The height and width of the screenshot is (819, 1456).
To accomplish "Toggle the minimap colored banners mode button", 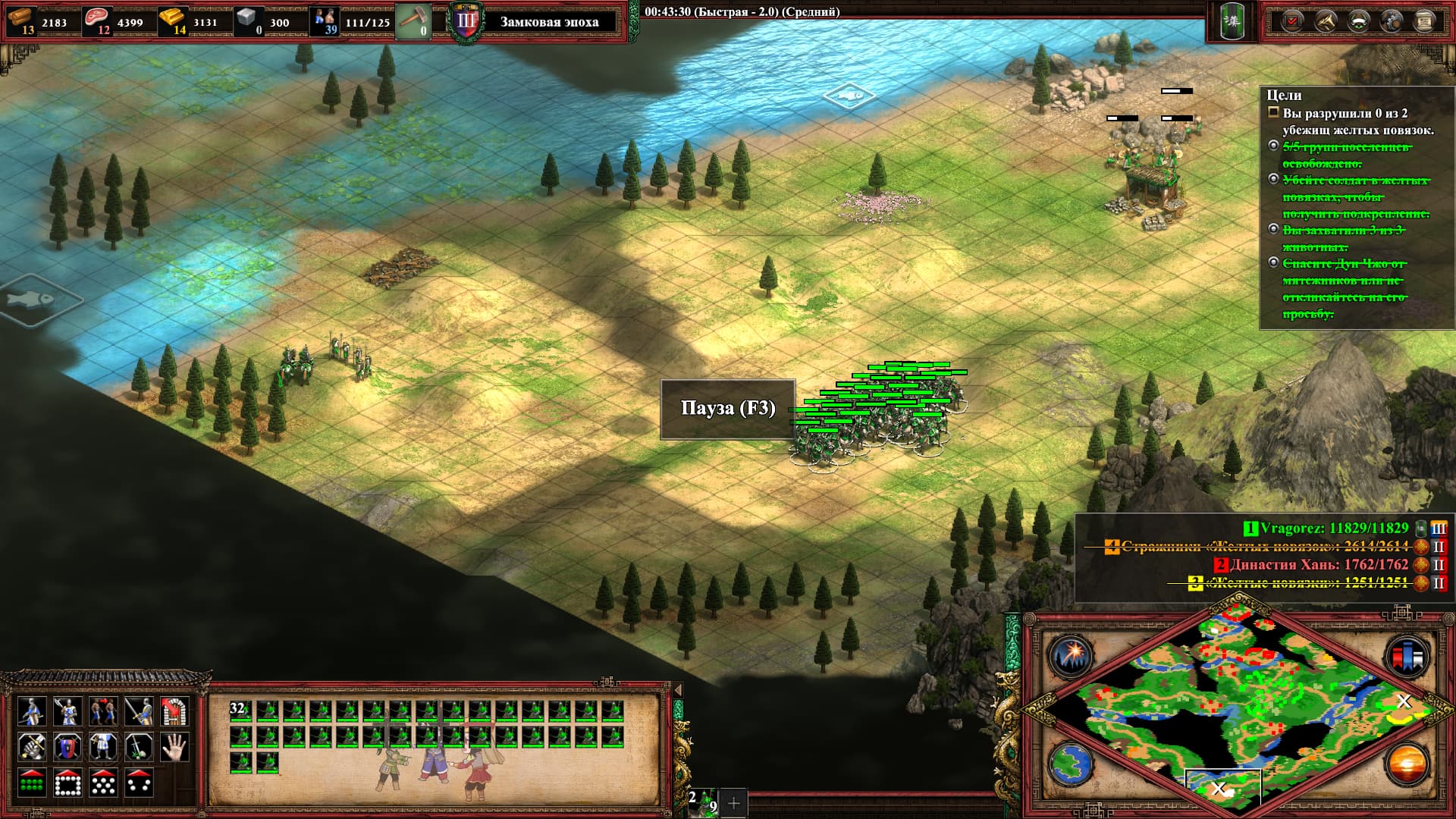I will pos(1405,655).
